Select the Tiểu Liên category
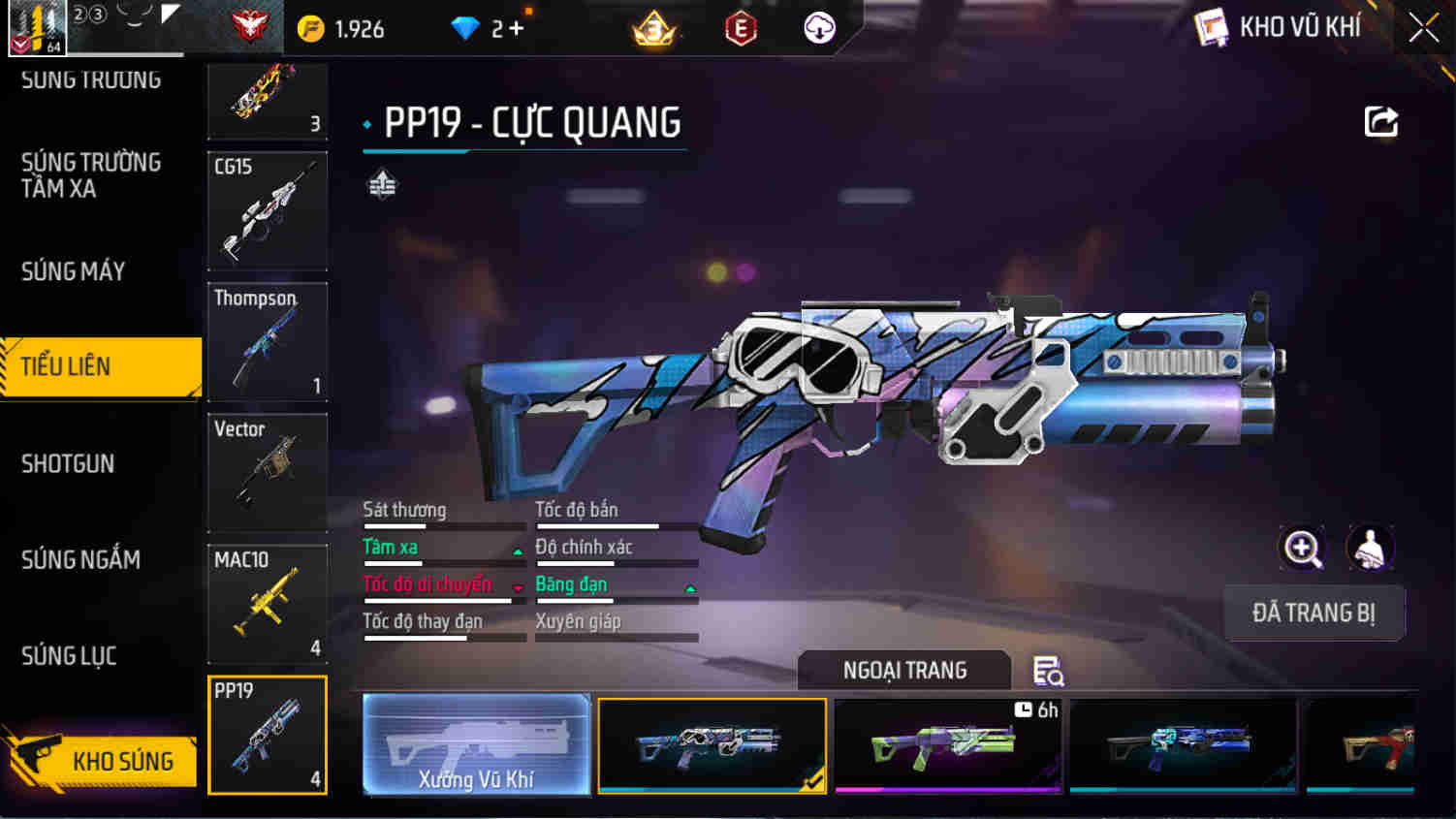Screen dimensions: 1456x819 (x=66, y=366)
